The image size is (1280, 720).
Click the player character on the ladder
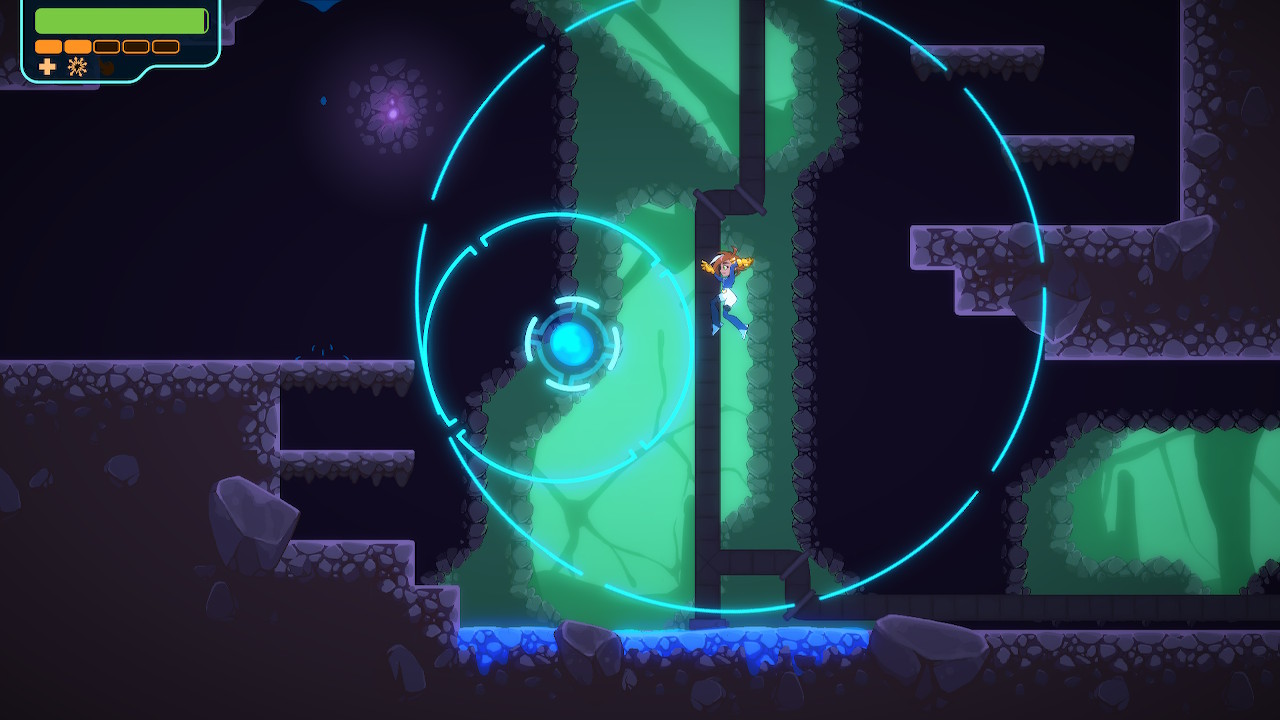click(726, 290)
